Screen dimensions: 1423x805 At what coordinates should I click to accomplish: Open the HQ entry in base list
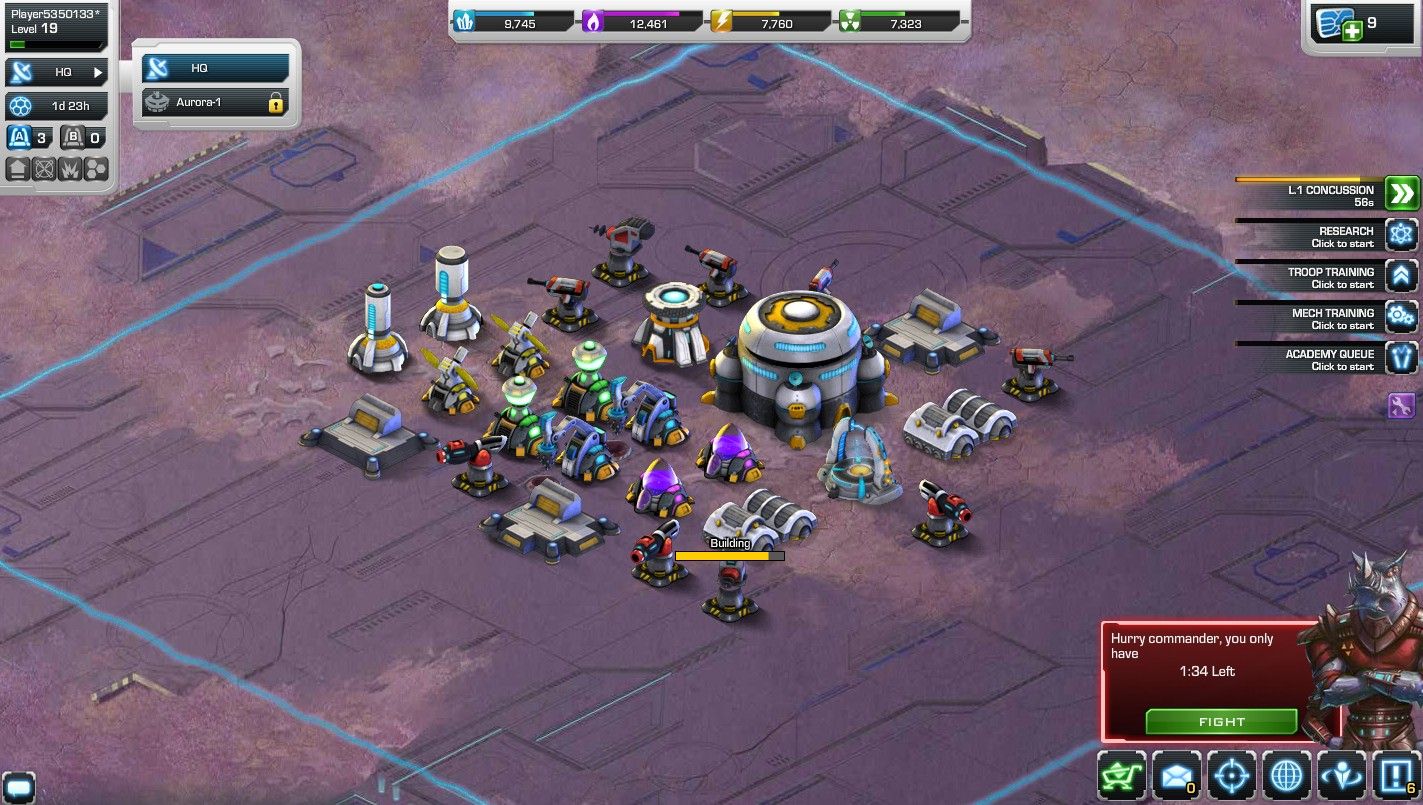click(x=213, y=67)
